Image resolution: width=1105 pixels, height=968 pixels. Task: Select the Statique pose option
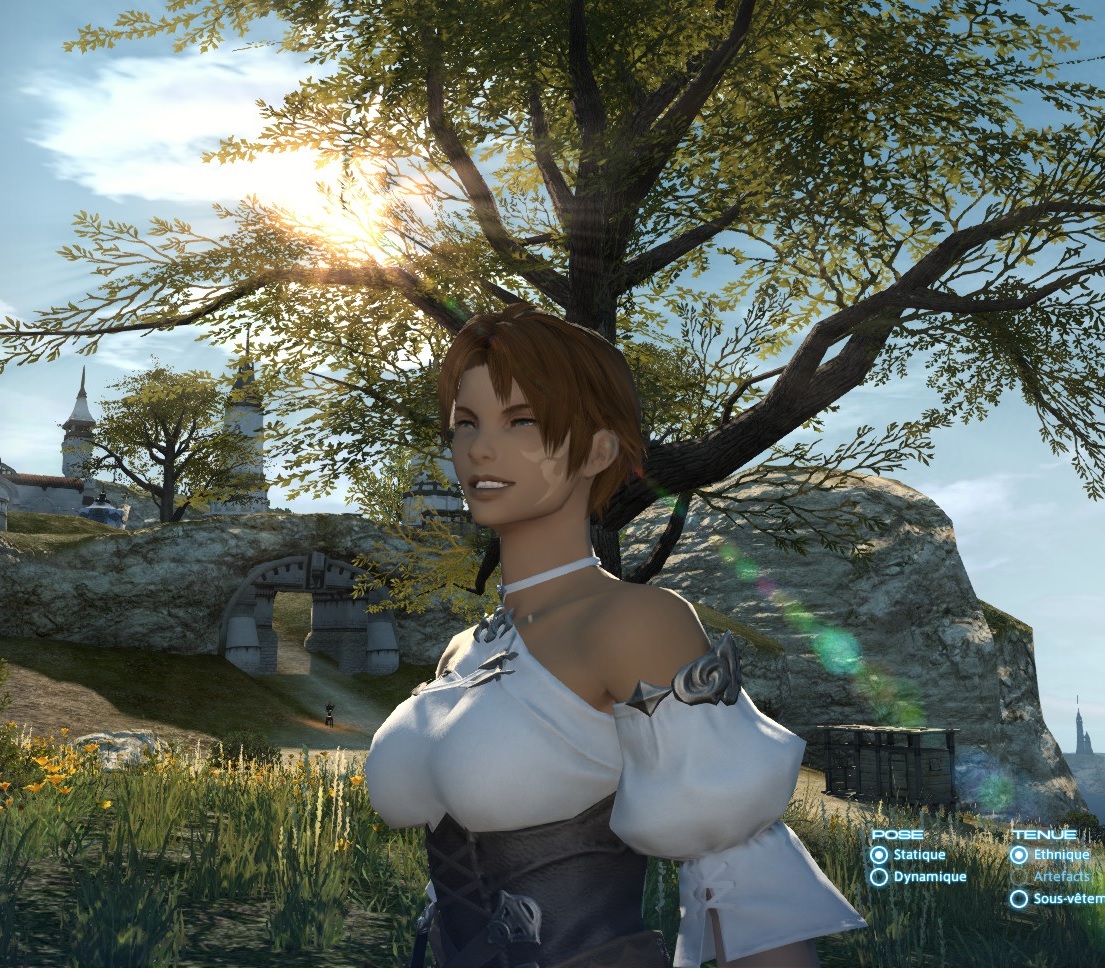[879, 855]
